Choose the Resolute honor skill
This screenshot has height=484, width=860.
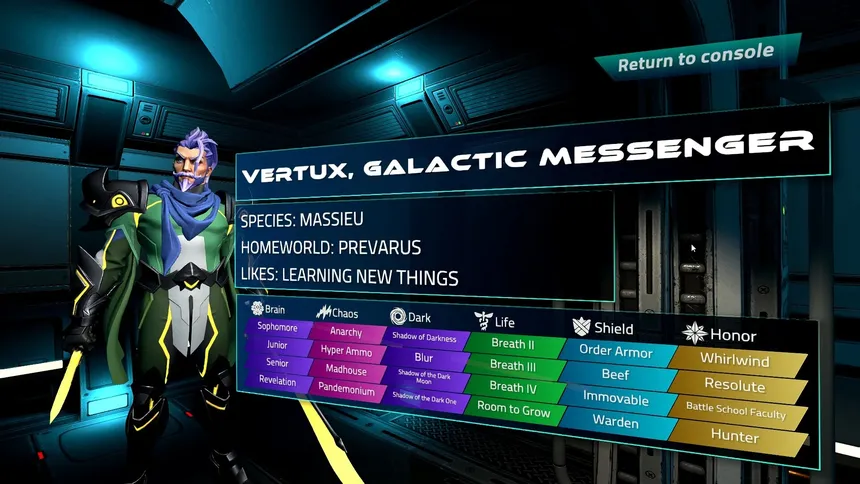[x=733, y=386]
